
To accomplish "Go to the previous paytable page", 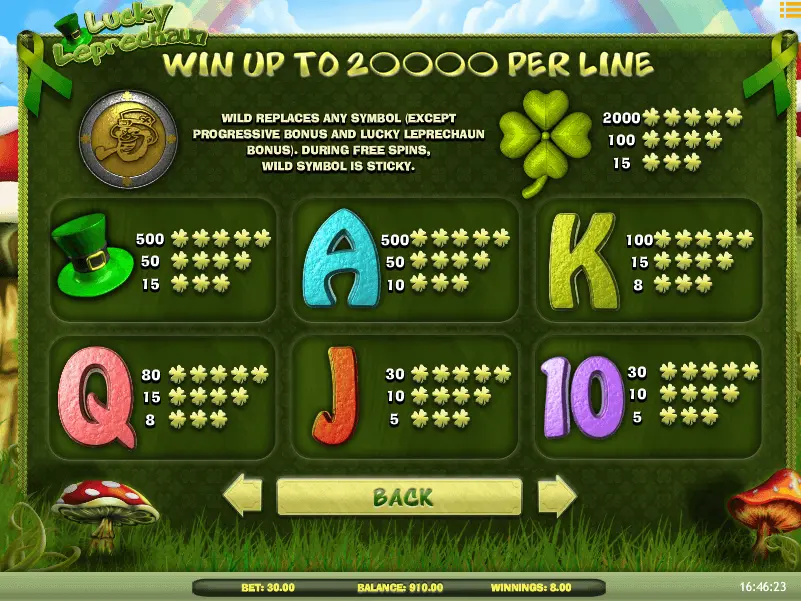I will point(242,496).
